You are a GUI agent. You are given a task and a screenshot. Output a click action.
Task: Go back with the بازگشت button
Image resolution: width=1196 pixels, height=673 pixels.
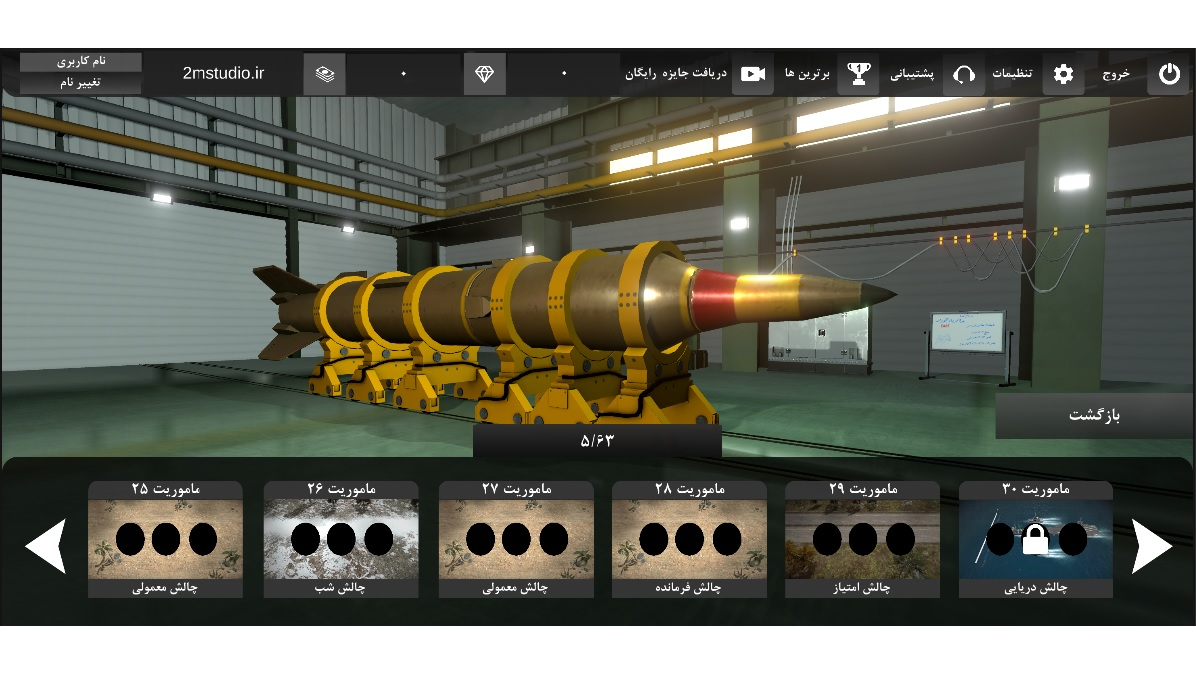pyautogui.click(x=1094, y=415)
